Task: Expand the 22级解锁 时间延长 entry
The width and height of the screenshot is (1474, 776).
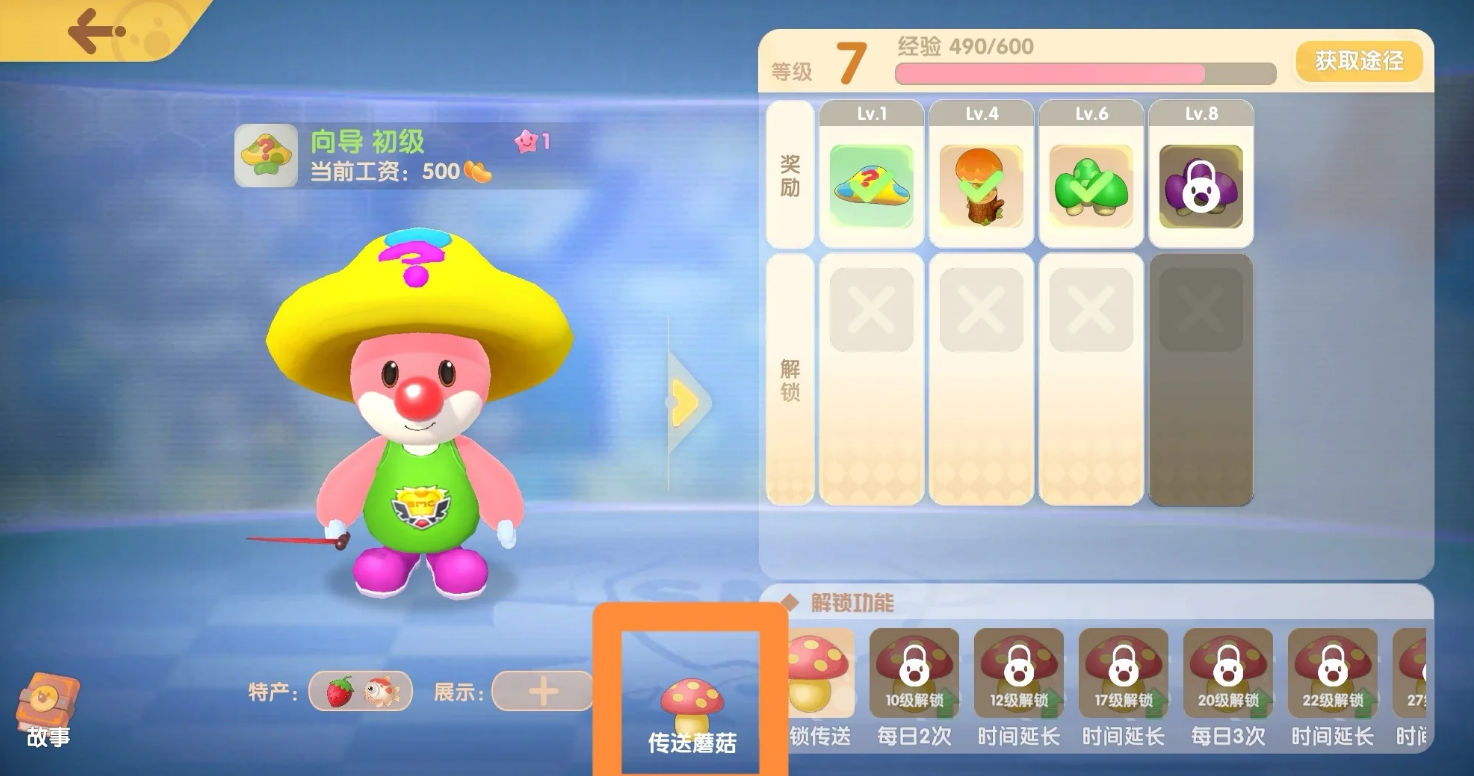Action: 1332,670
